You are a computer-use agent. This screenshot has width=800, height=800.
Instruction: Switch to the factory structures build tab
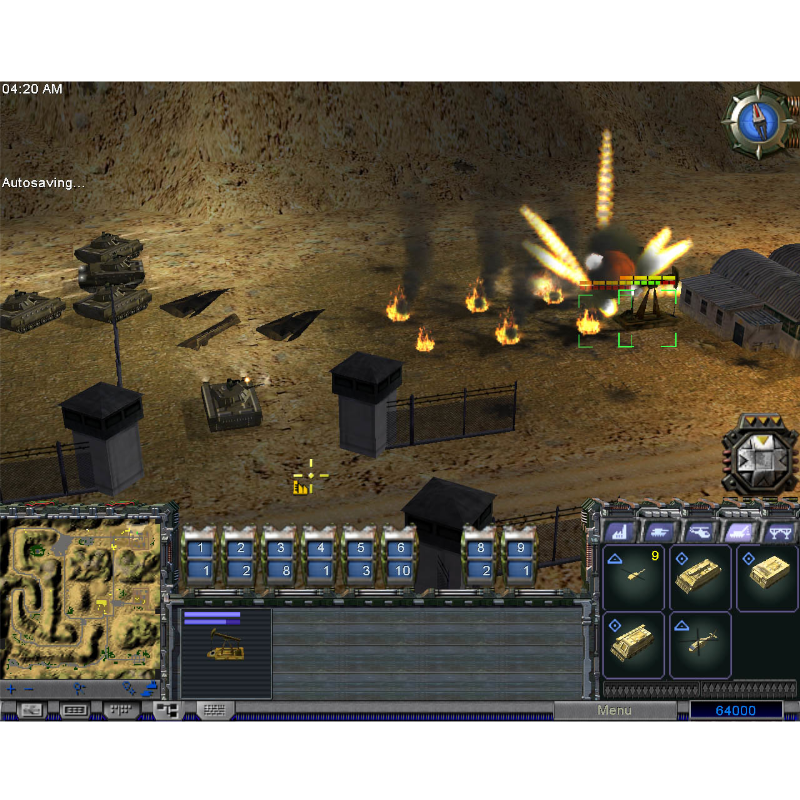point(617,533)
